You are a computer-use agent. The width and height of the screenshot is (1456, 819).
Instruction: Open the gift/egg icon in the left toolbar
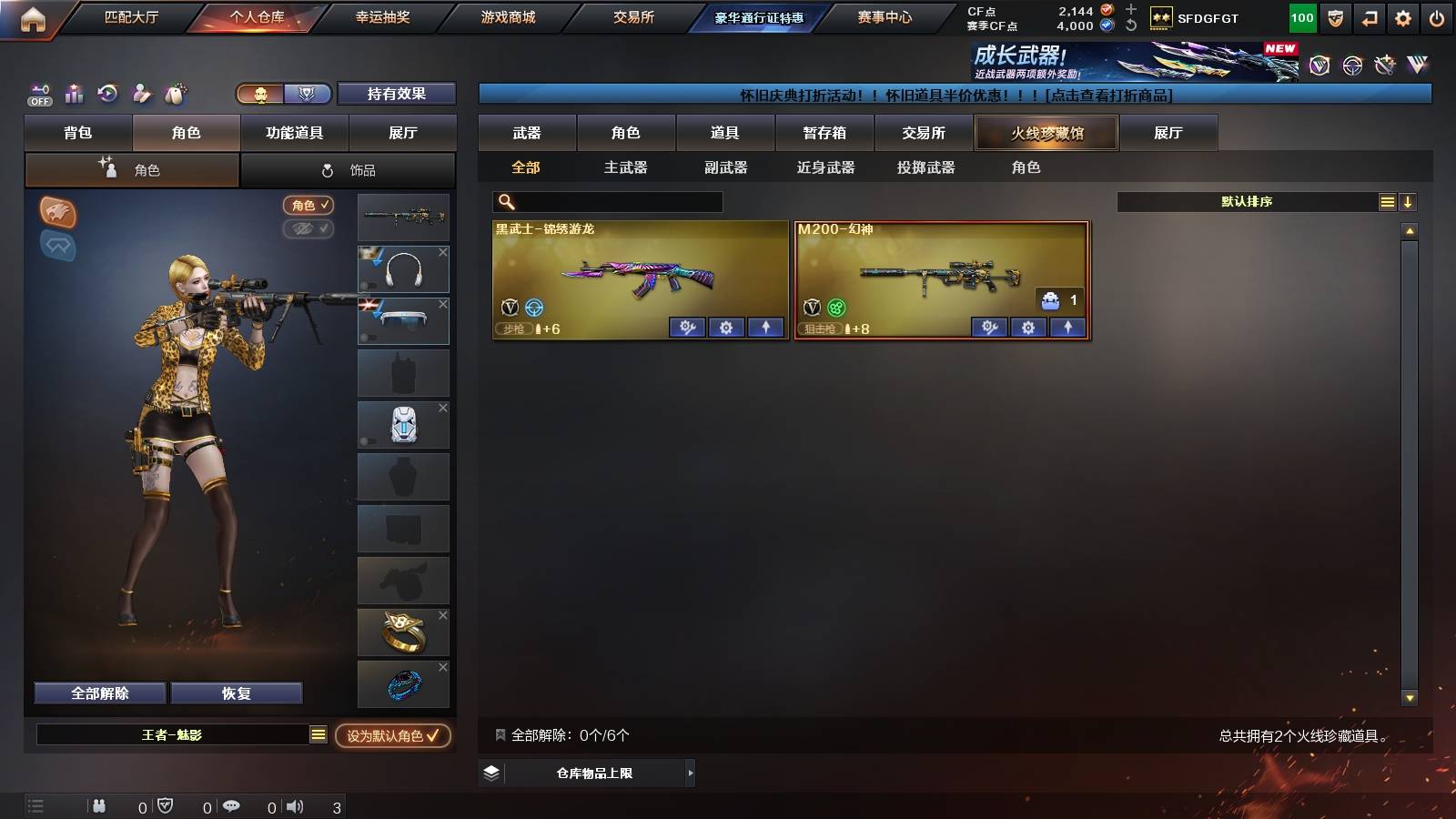pos(176,94)
